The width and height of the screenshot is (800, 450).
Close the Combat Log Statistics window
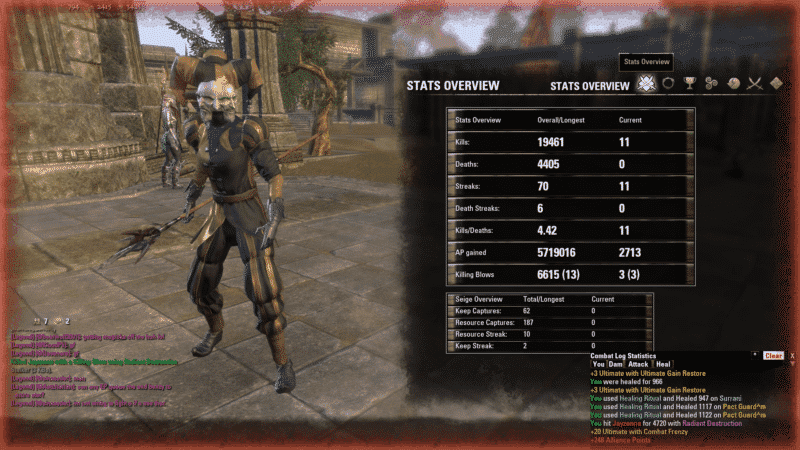792,355
